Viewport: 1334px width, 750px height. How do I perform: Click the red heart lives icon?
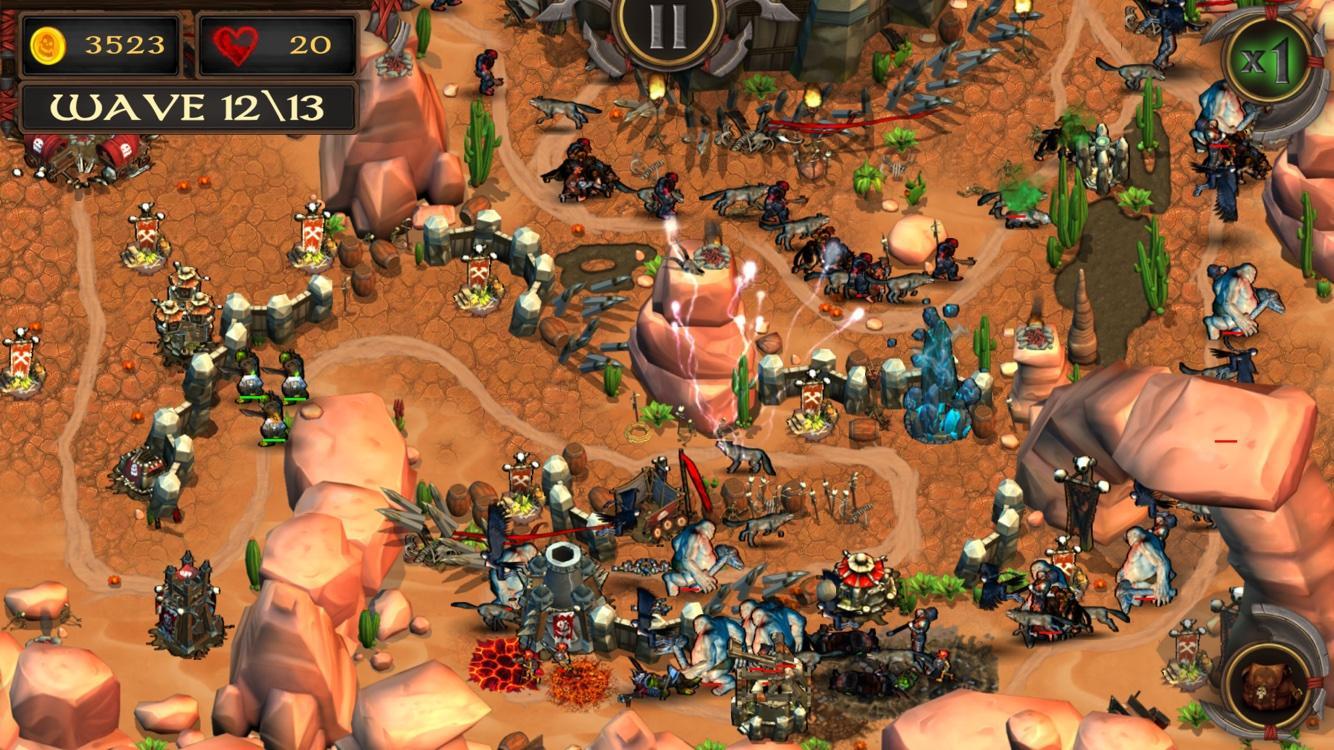[x=234, y=44]
